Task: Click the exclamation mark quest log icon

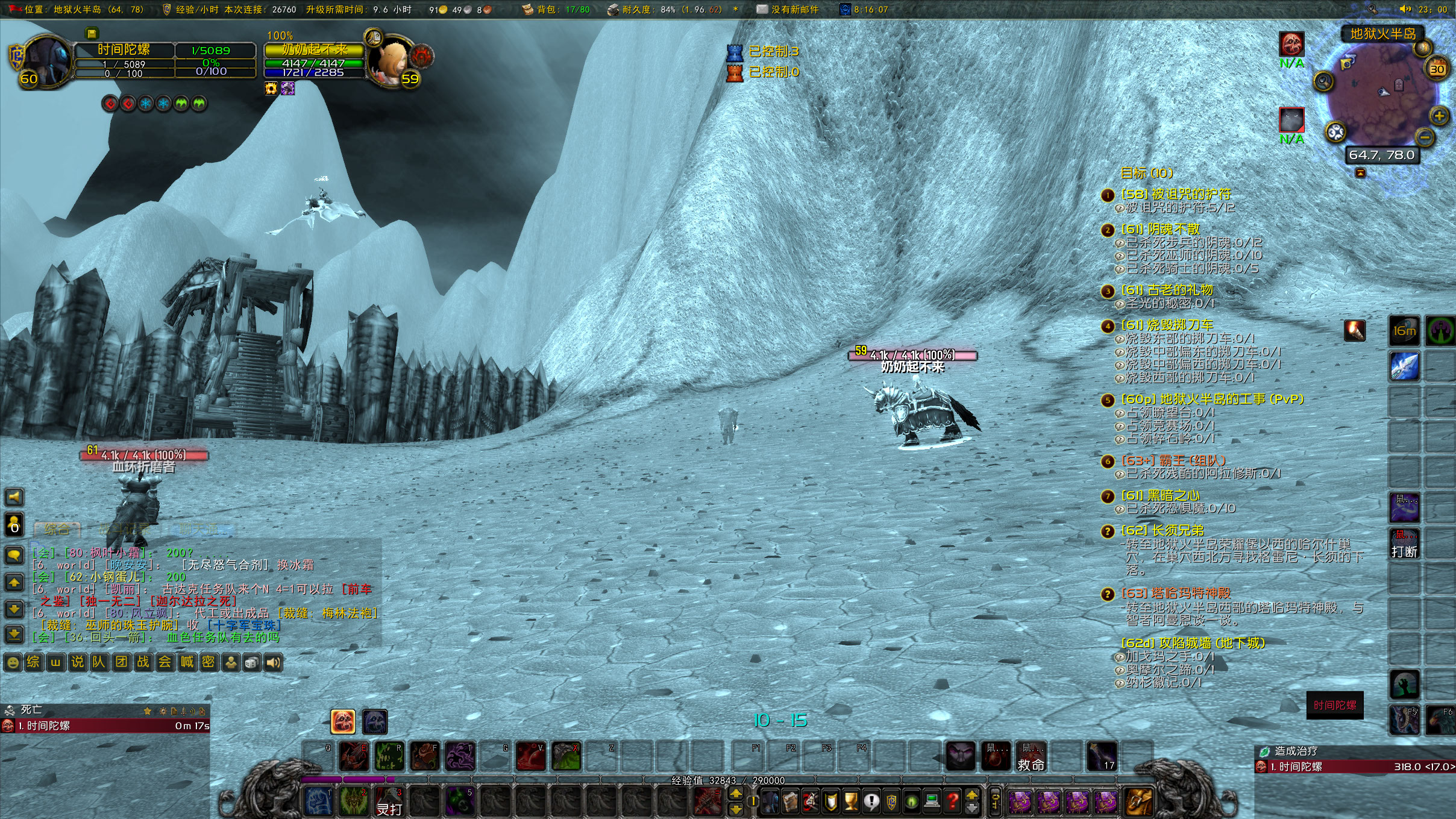Action: (x=871, y=800)
